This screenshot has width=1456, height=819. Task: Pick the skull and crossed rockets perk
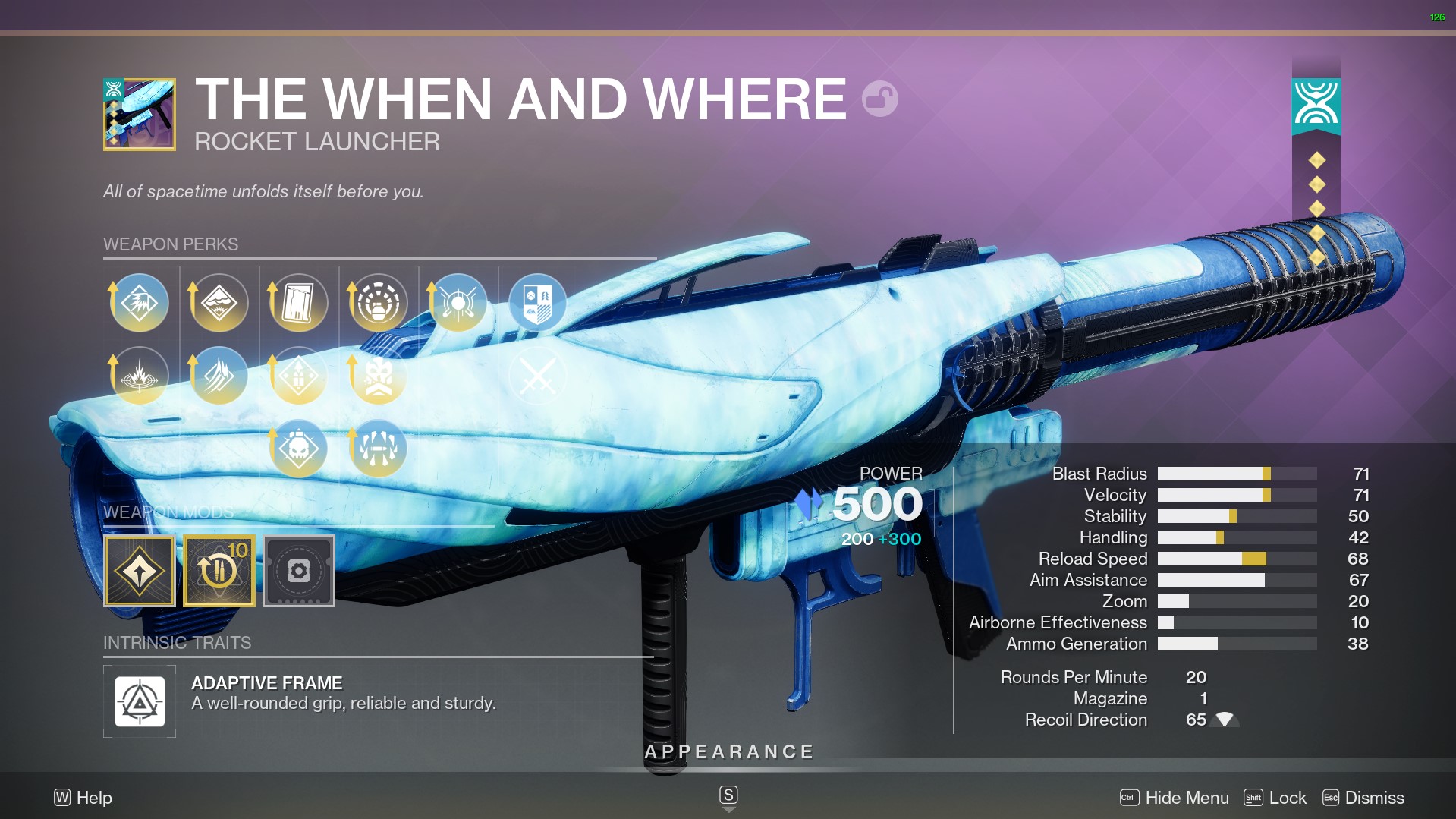[x=458, y=303]
